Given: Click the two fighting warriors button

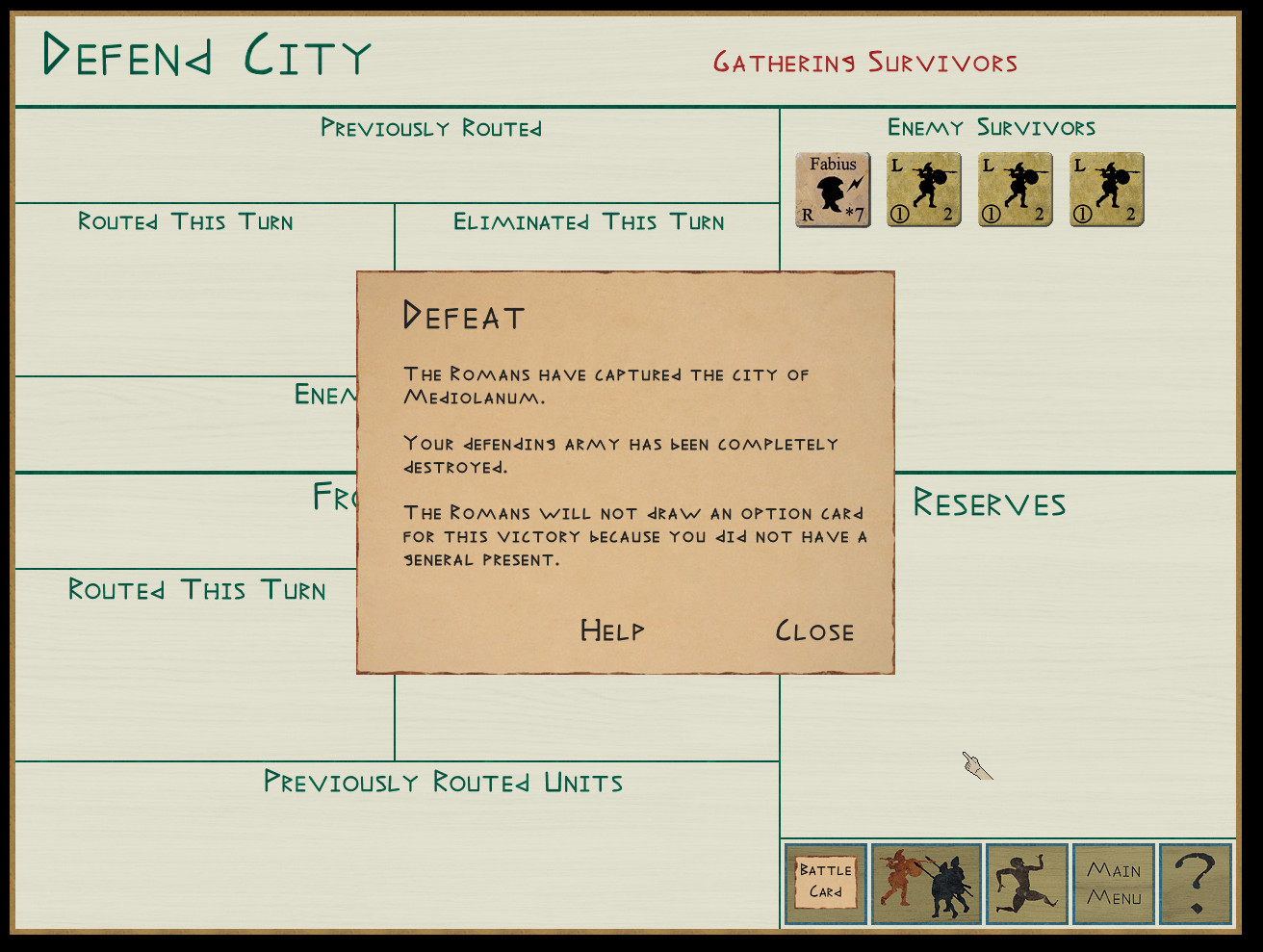Looking at the screenshot, I should click(926, 884).
